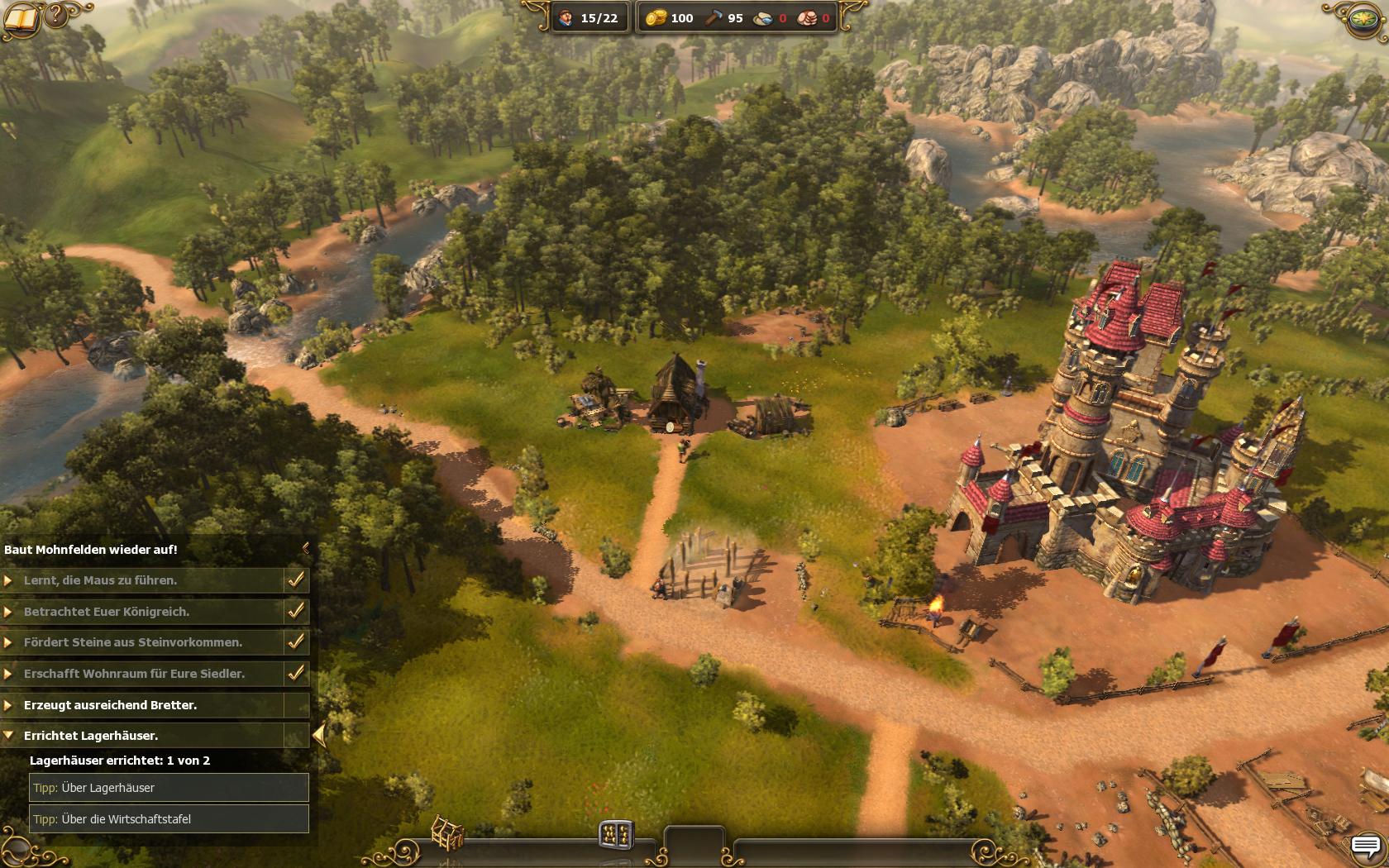
Task: Open the abacus economy panel
Action: pyautogui.click(x=616, y=834)
